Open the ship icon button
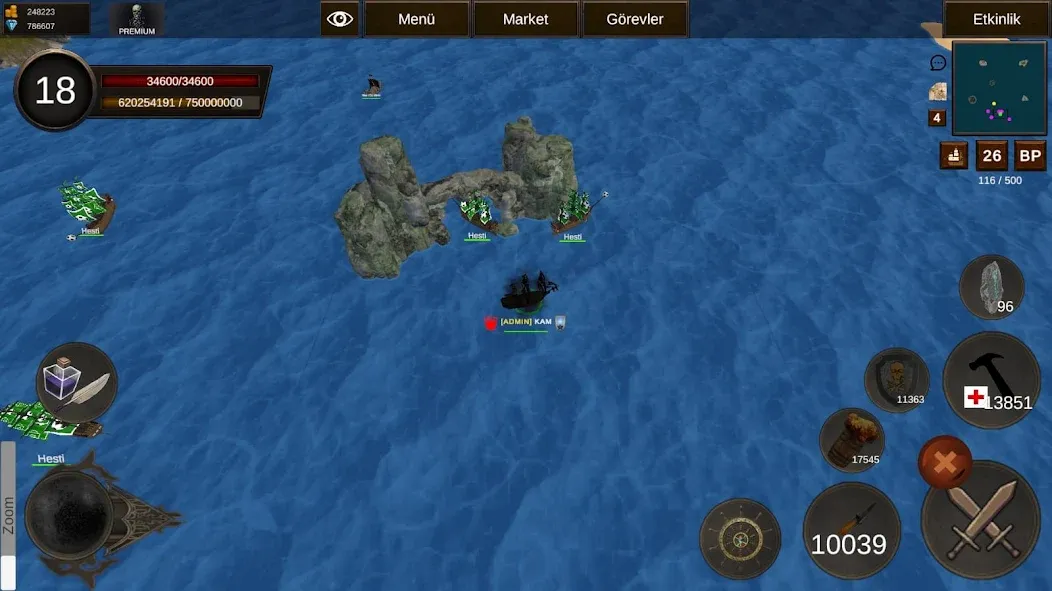 pos(954,156)
